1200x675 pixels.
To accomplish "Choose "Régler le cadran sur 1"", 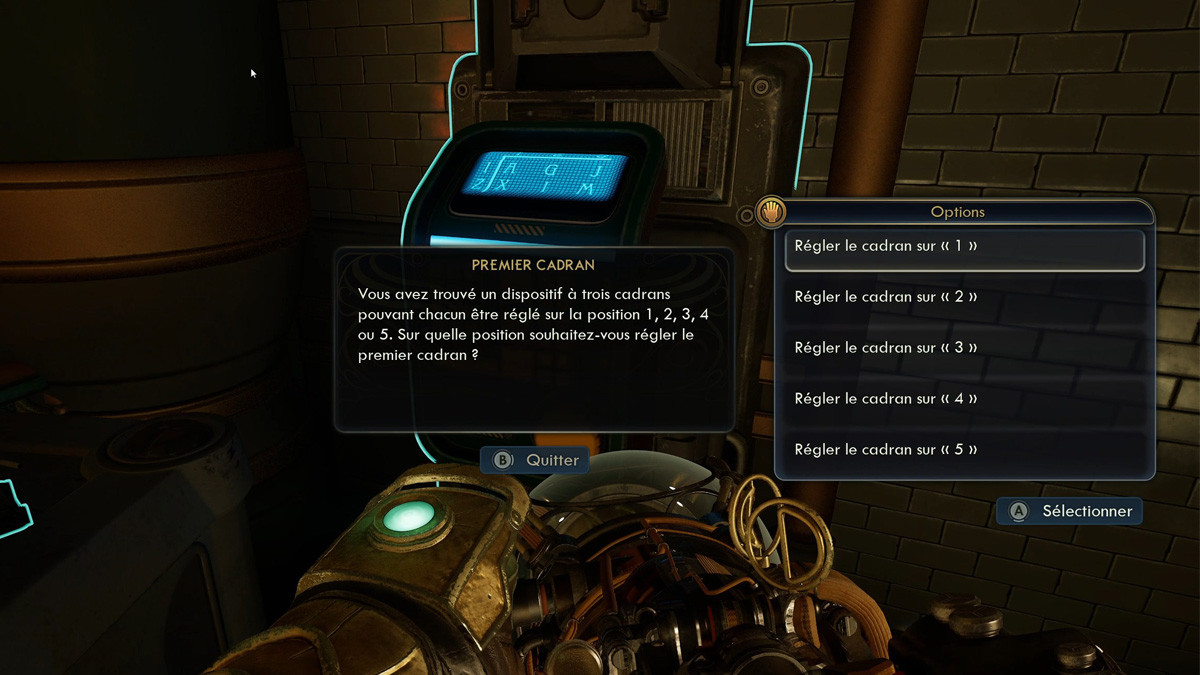I will click(964, 246).
